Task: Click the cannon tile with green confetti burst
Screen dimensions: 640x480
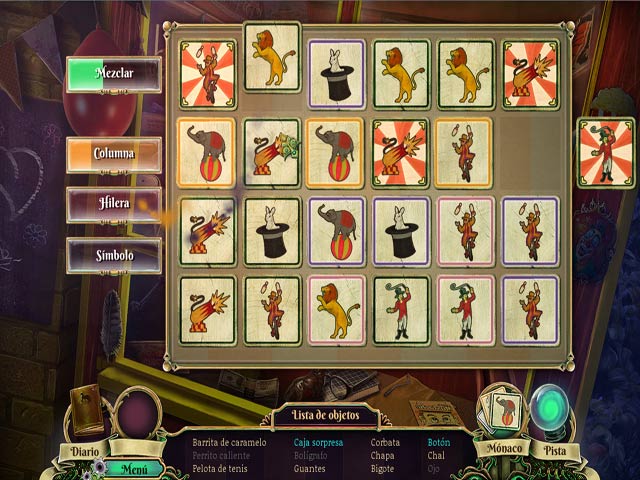Action: tap(272, 152)
